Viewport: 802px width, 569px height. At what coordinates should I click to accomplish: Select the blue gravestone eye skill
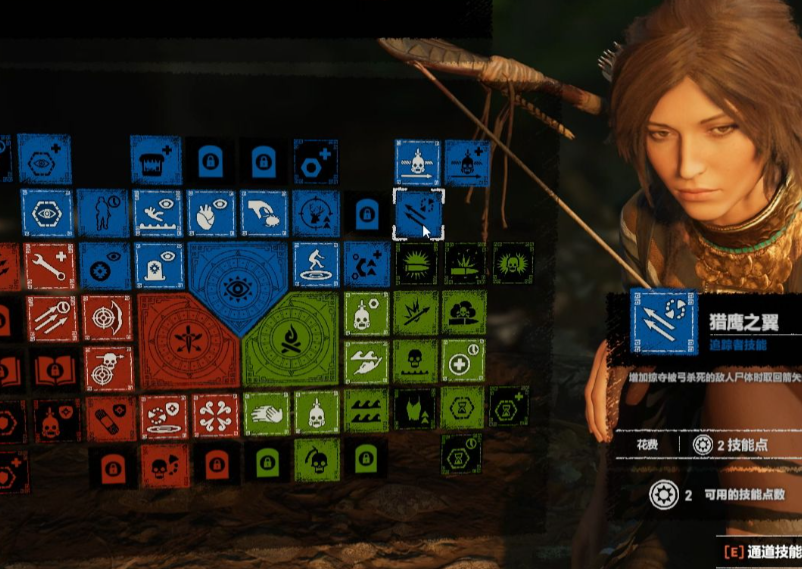coord(158,265)
